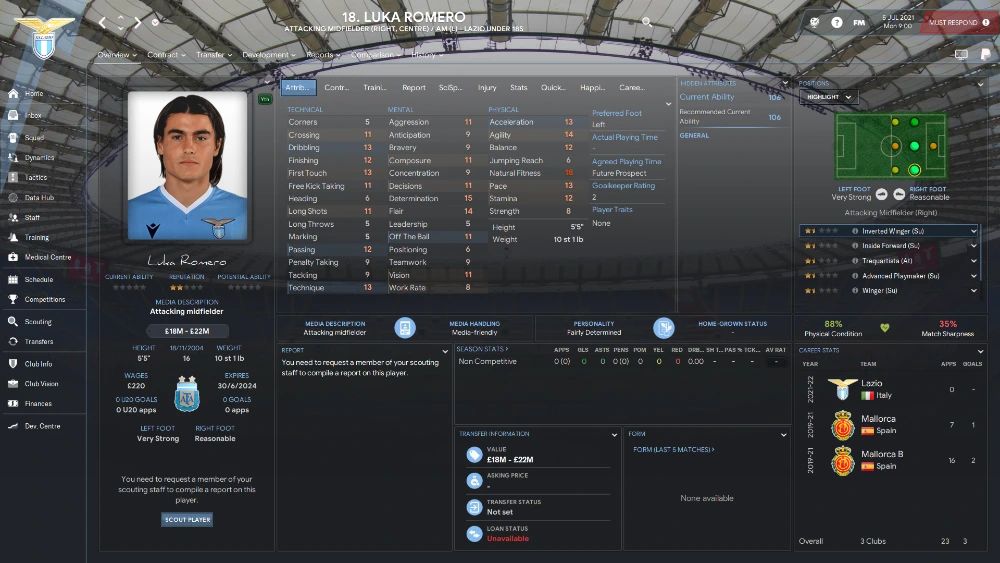This screenshot has height=563, width=1000.
Task: Expand the Development menu
Action: [x=268, y=55]
